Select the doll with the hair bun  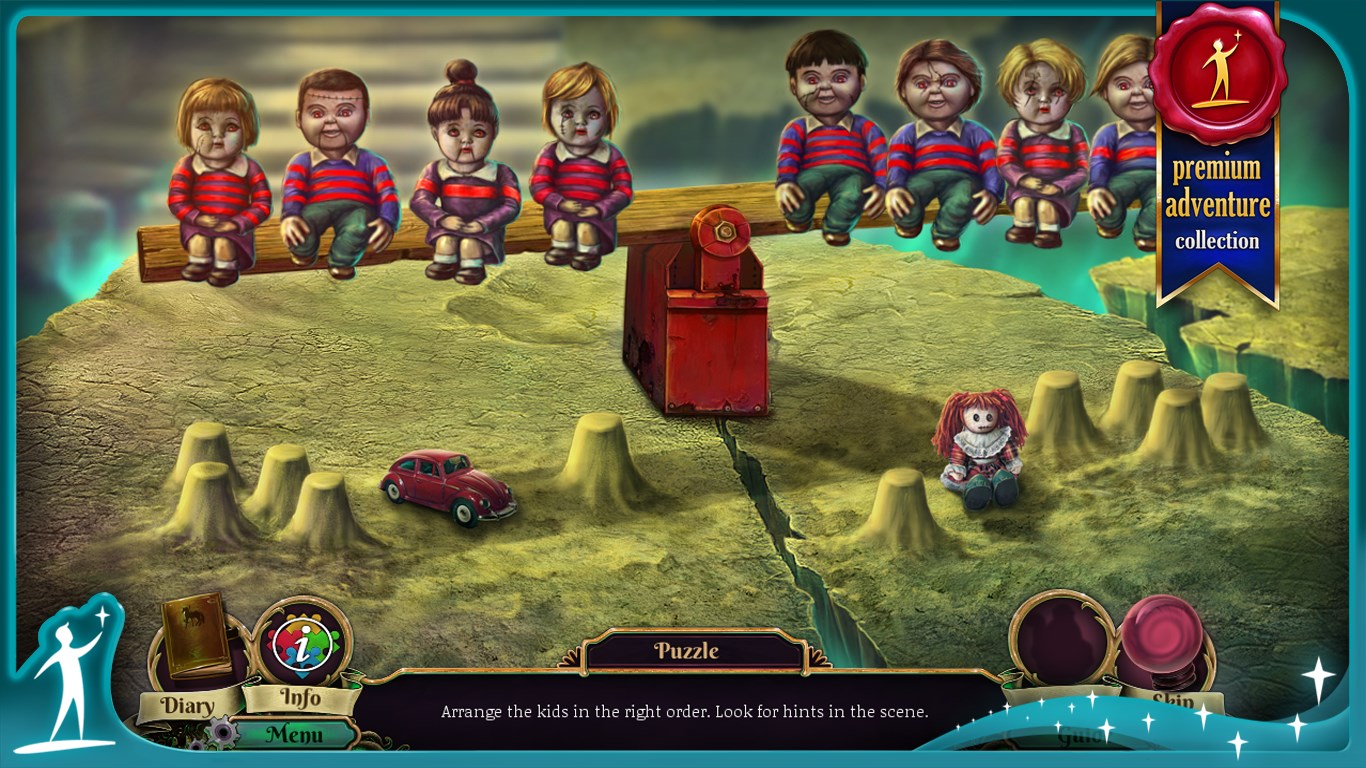[x=464, y=170]
